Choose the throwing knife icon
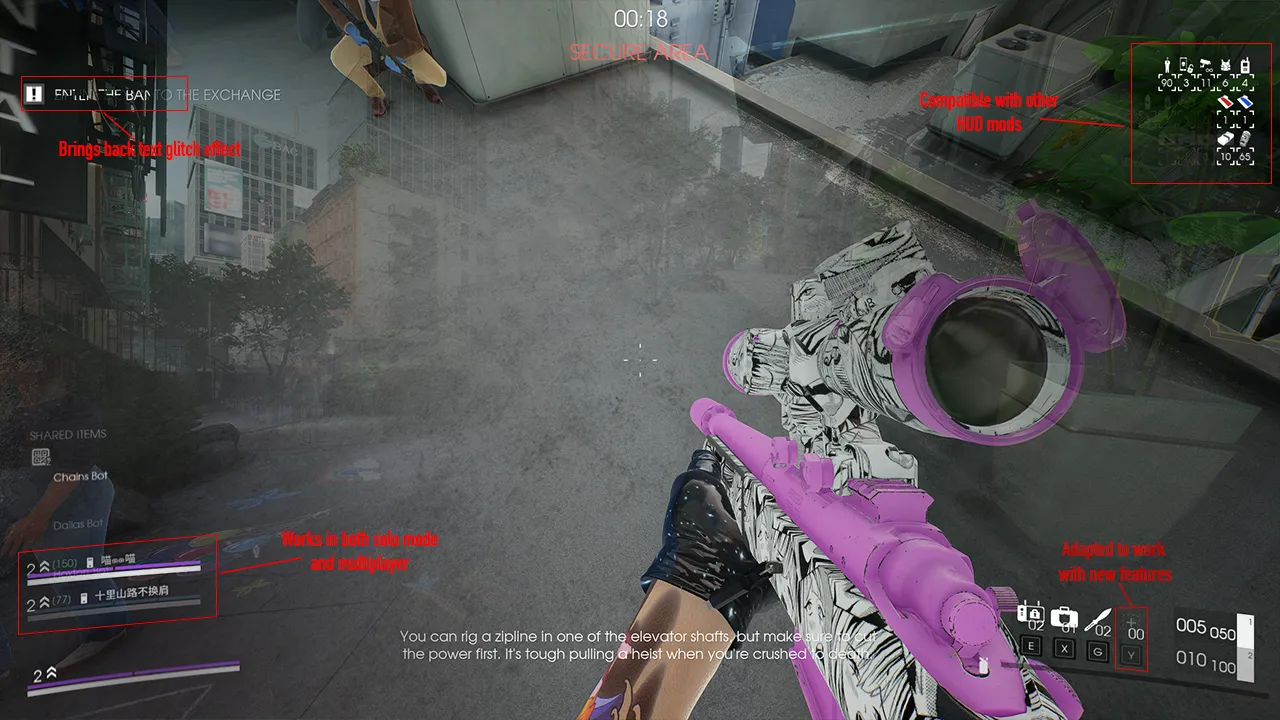Screen dimensions: 1280x720 click(x=1098, y=617)
